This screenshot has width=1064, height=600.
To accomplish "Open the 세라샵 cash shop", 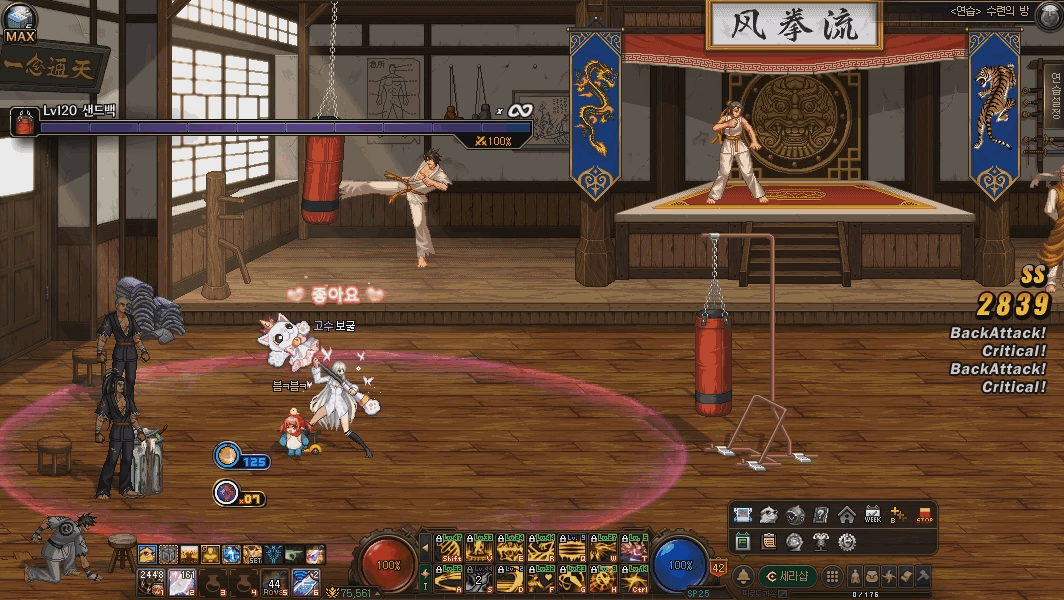I will pos(788,576).
